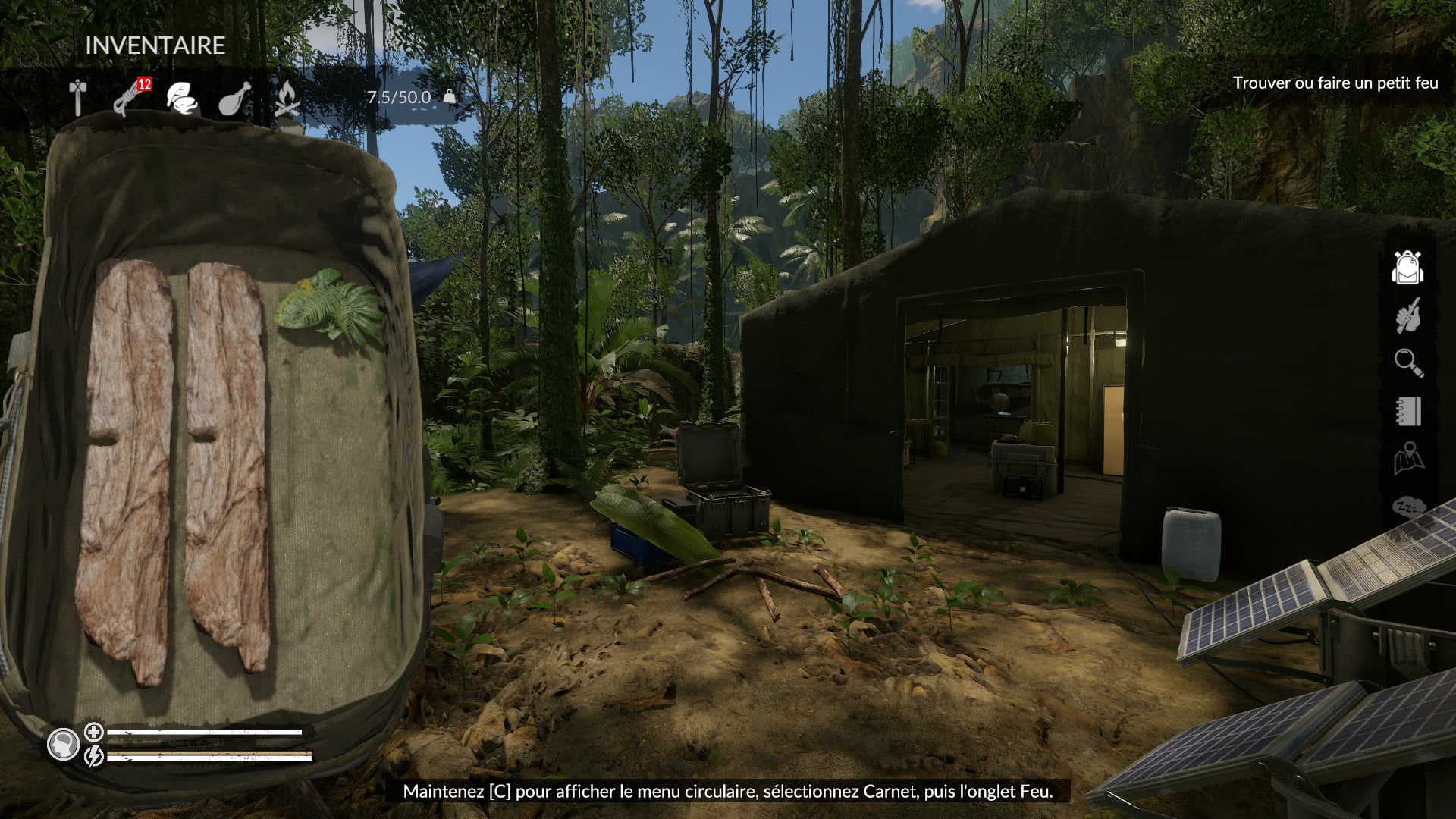Image resolution: width=1456 pixels, height=819 pixels.
Task: Select the backpack icon in the side menu
Action: click(1407, 268)
